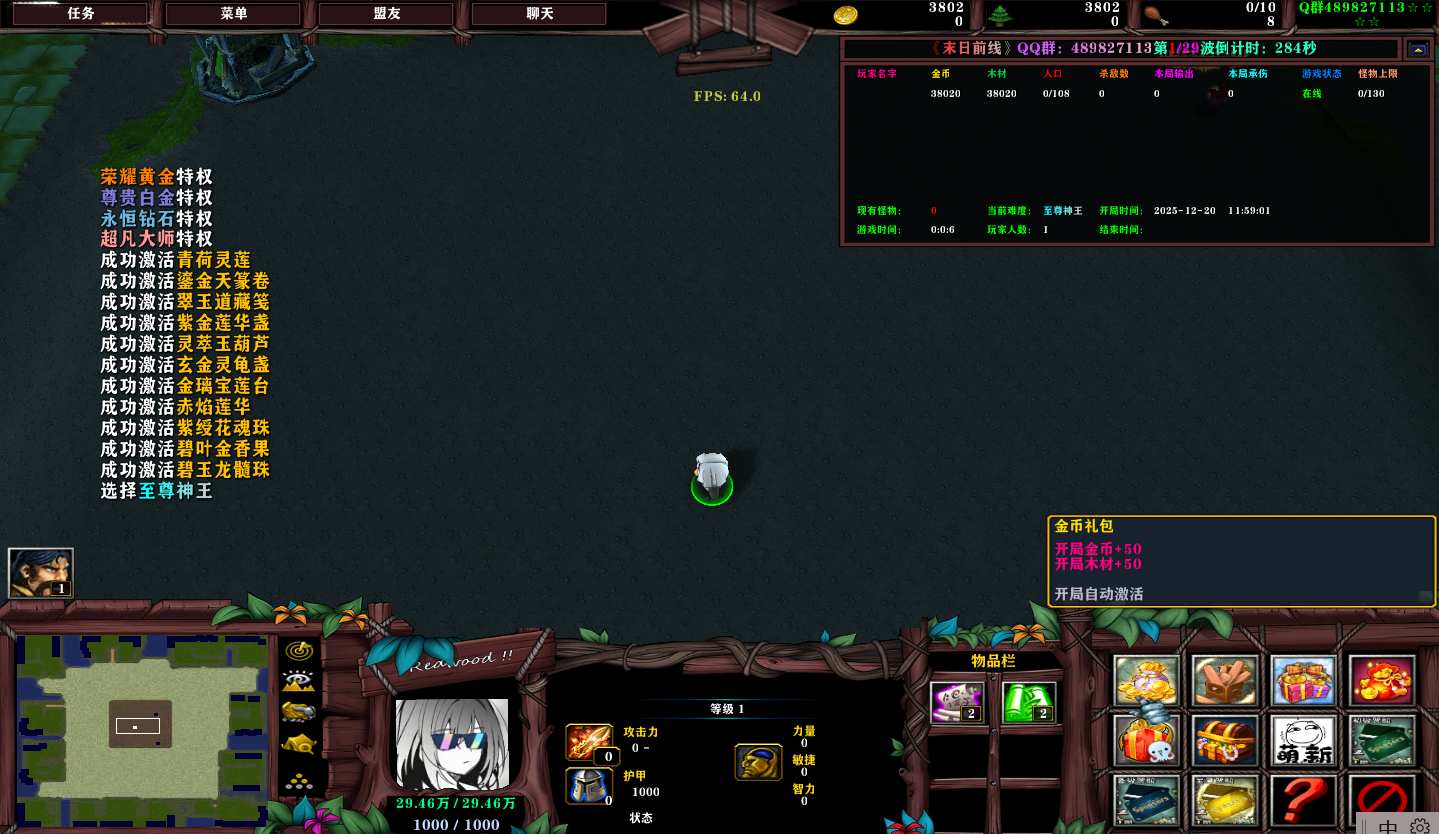This screenshot has width=1439, height=834.
Task: Select the gold coin bag ability
Action: (x=1147, y=681)
